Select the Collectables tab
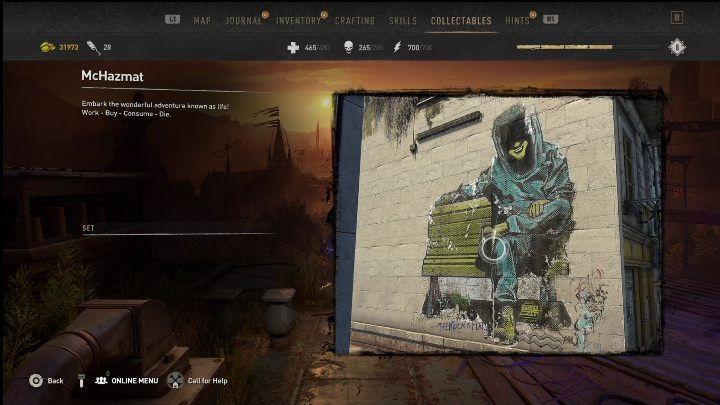 pyautogui.click(x=461, y=20)
